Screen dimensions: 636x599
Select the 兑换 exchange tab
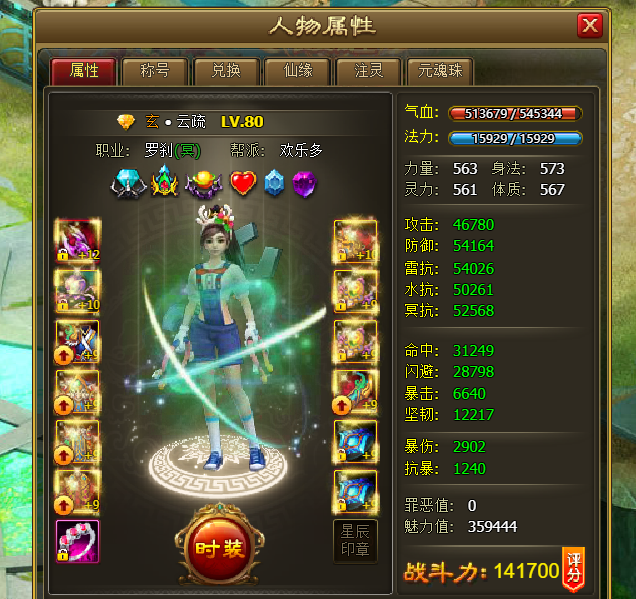pos(225,71)
